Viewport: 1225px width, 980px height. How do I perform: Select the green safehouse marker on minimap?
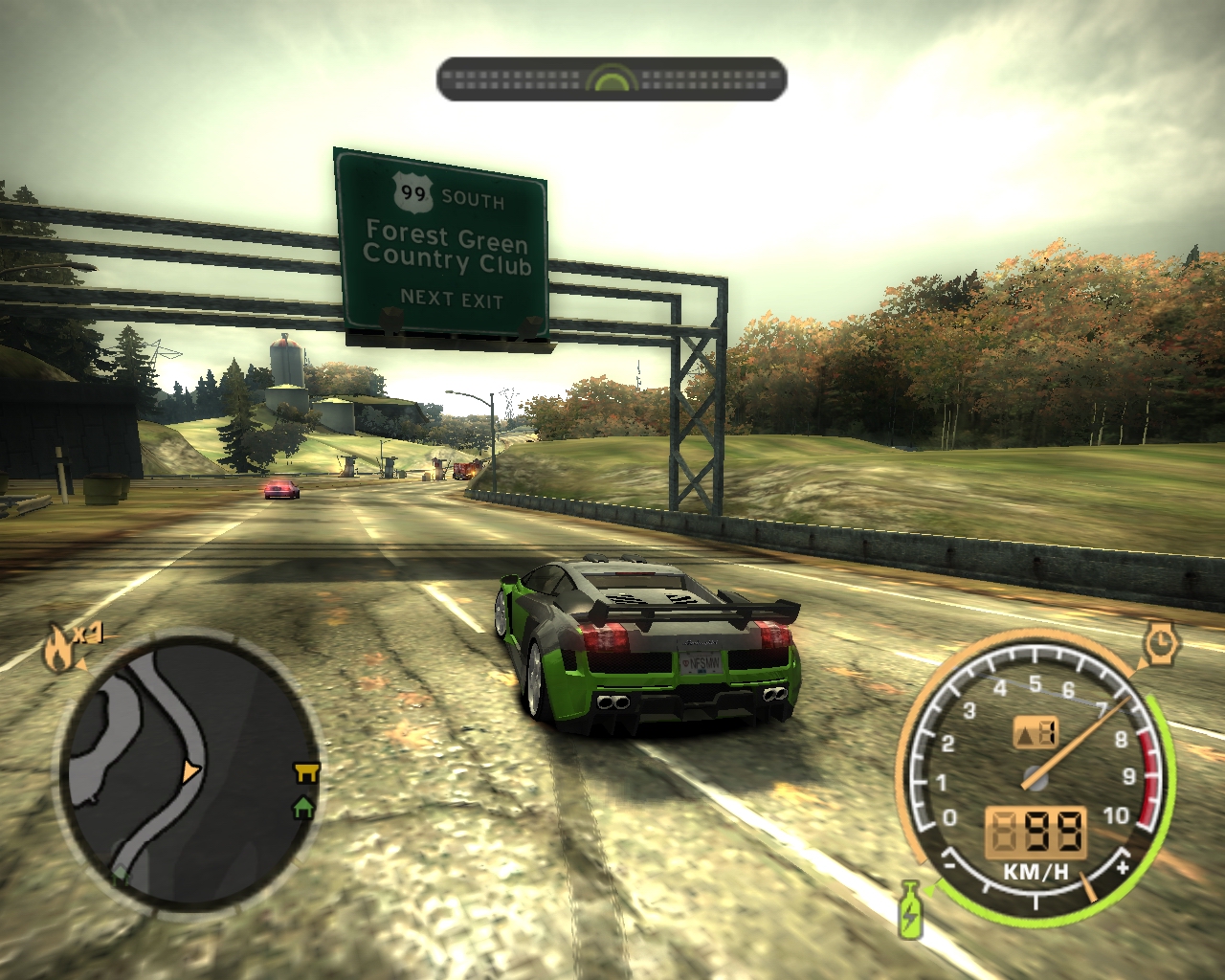click(304, 808)
